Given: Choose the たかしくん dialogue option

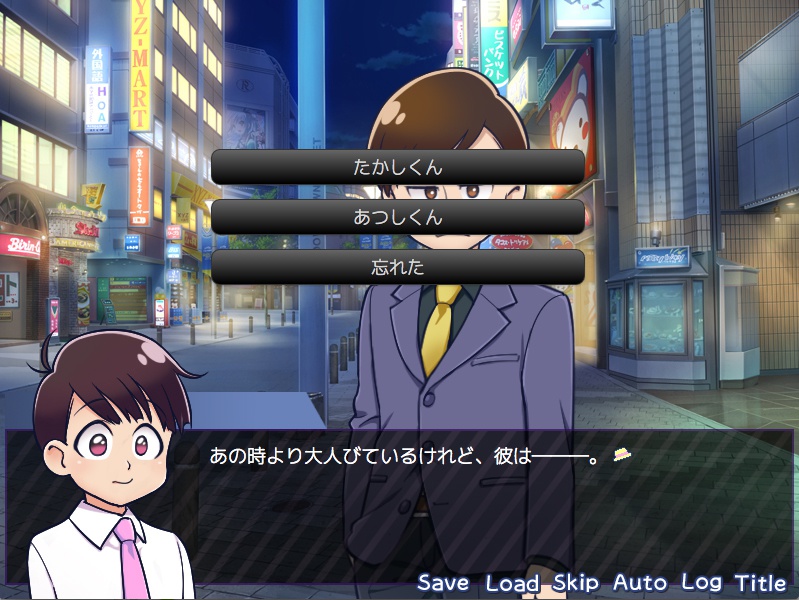Looking at the screenshot, I should (x=398, y=167).
